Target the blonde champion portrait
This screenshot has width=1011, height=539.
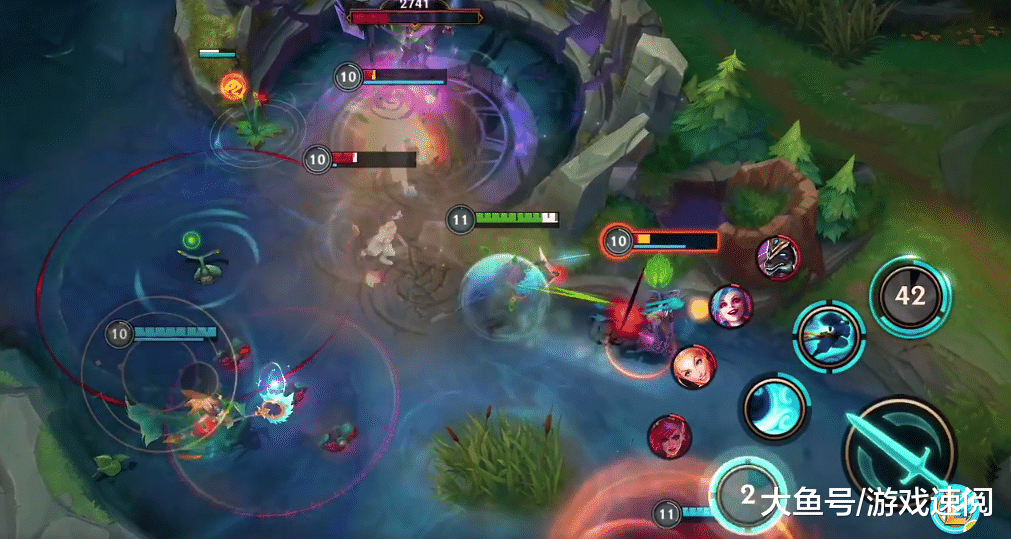point(693,367)
